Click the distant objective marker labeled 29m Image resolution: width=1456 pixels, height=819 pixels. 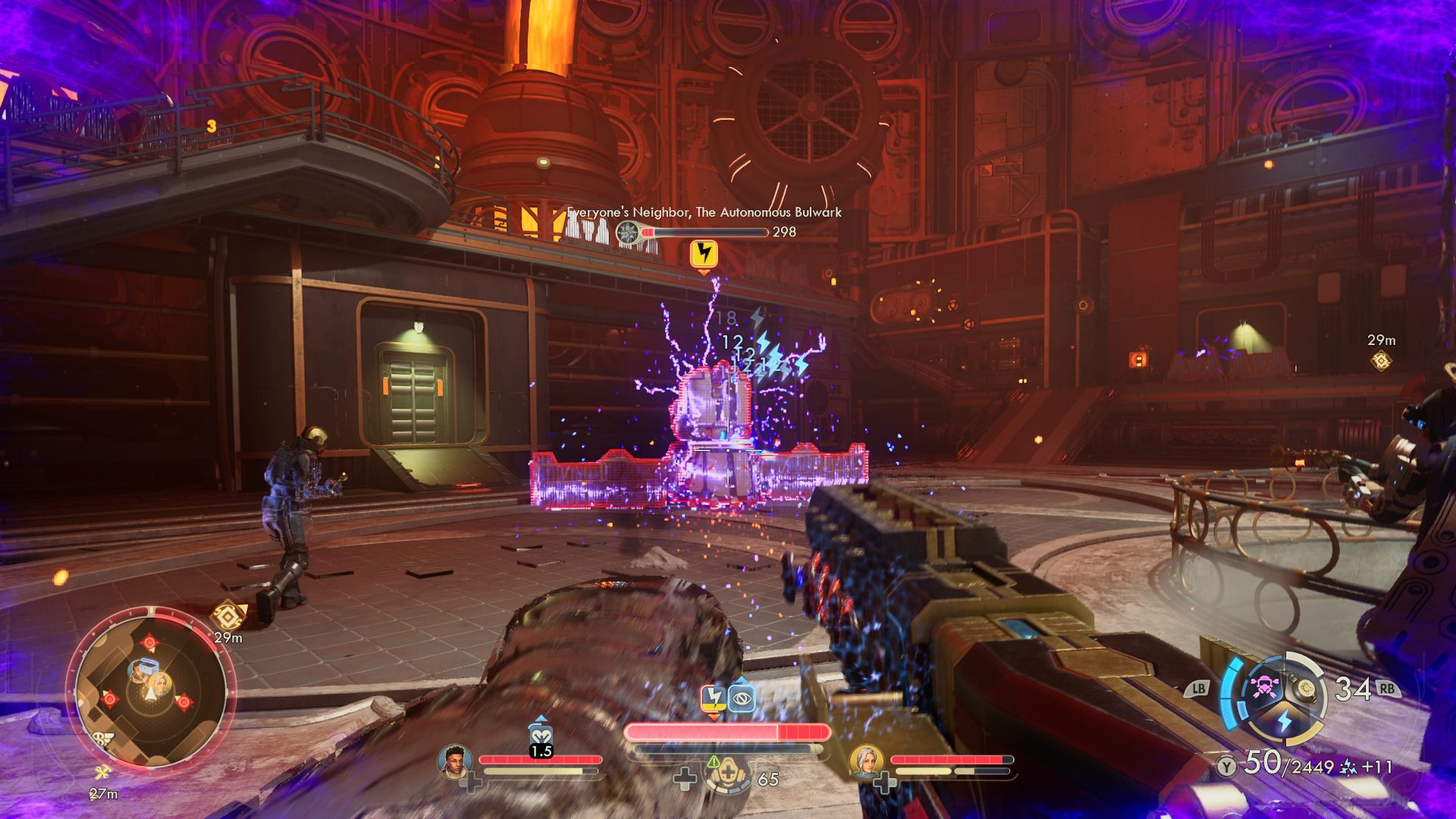pyautogui.click(x=1381, y=361)
